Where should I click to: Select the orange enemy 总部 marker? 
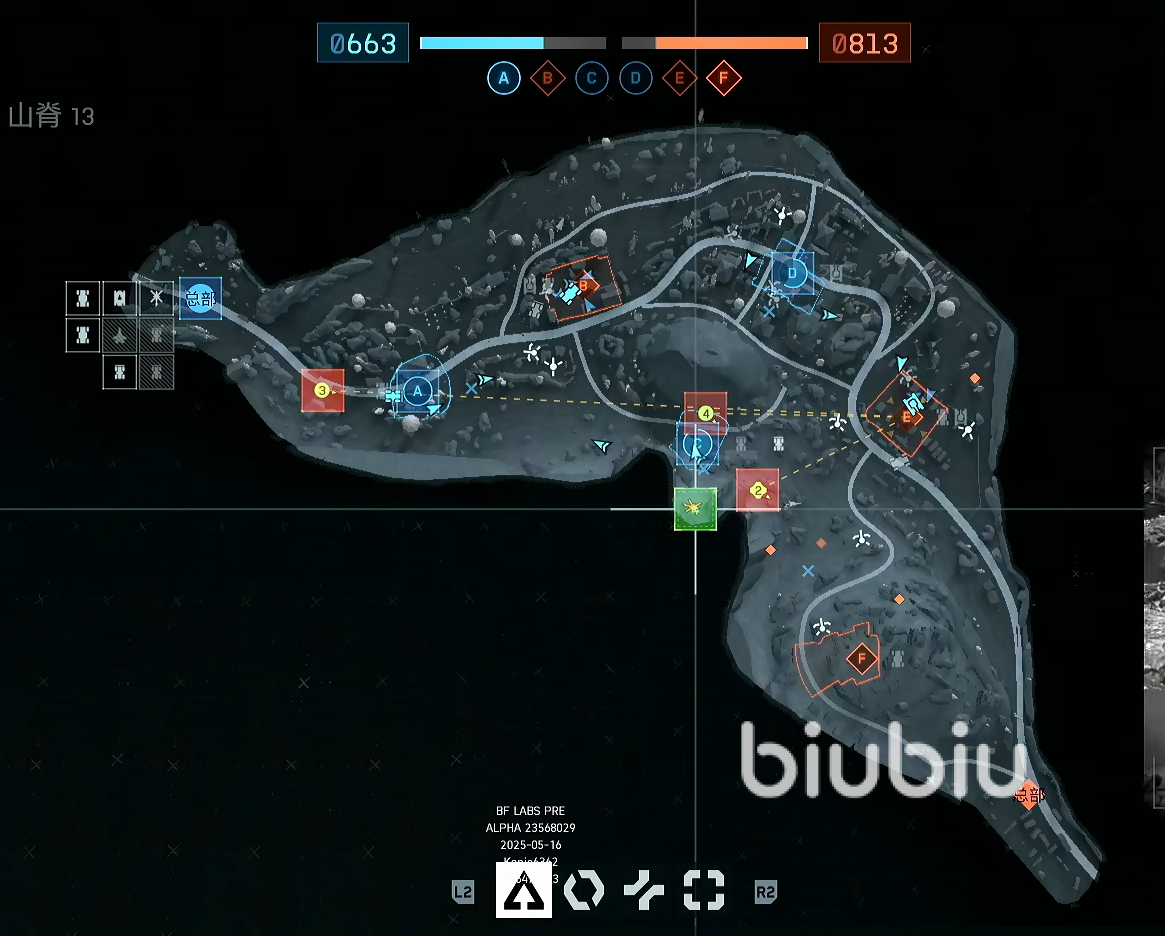click(1027, 795)
